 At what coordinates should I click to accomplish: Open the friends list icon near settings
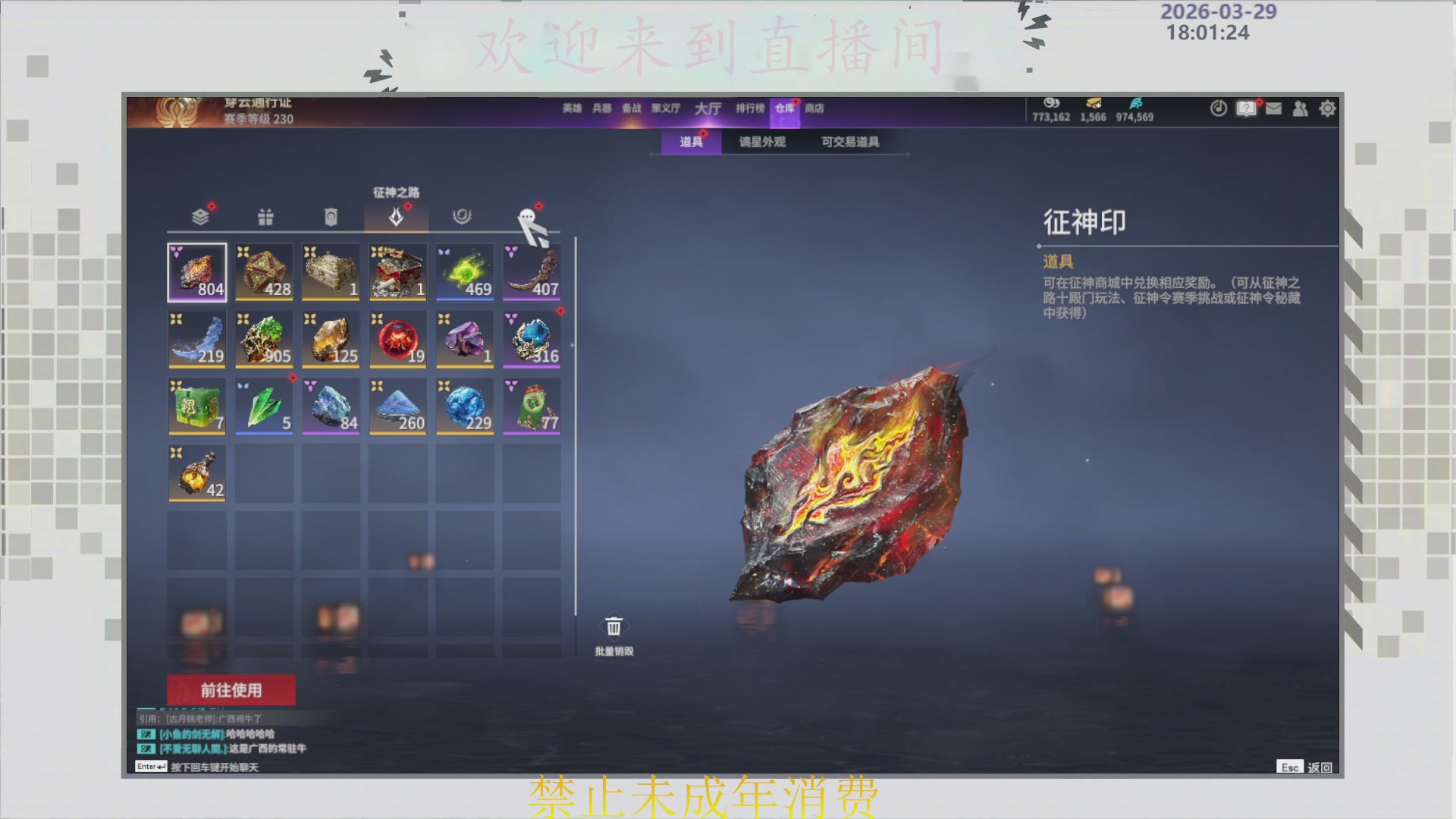(x=1300, y=108)
